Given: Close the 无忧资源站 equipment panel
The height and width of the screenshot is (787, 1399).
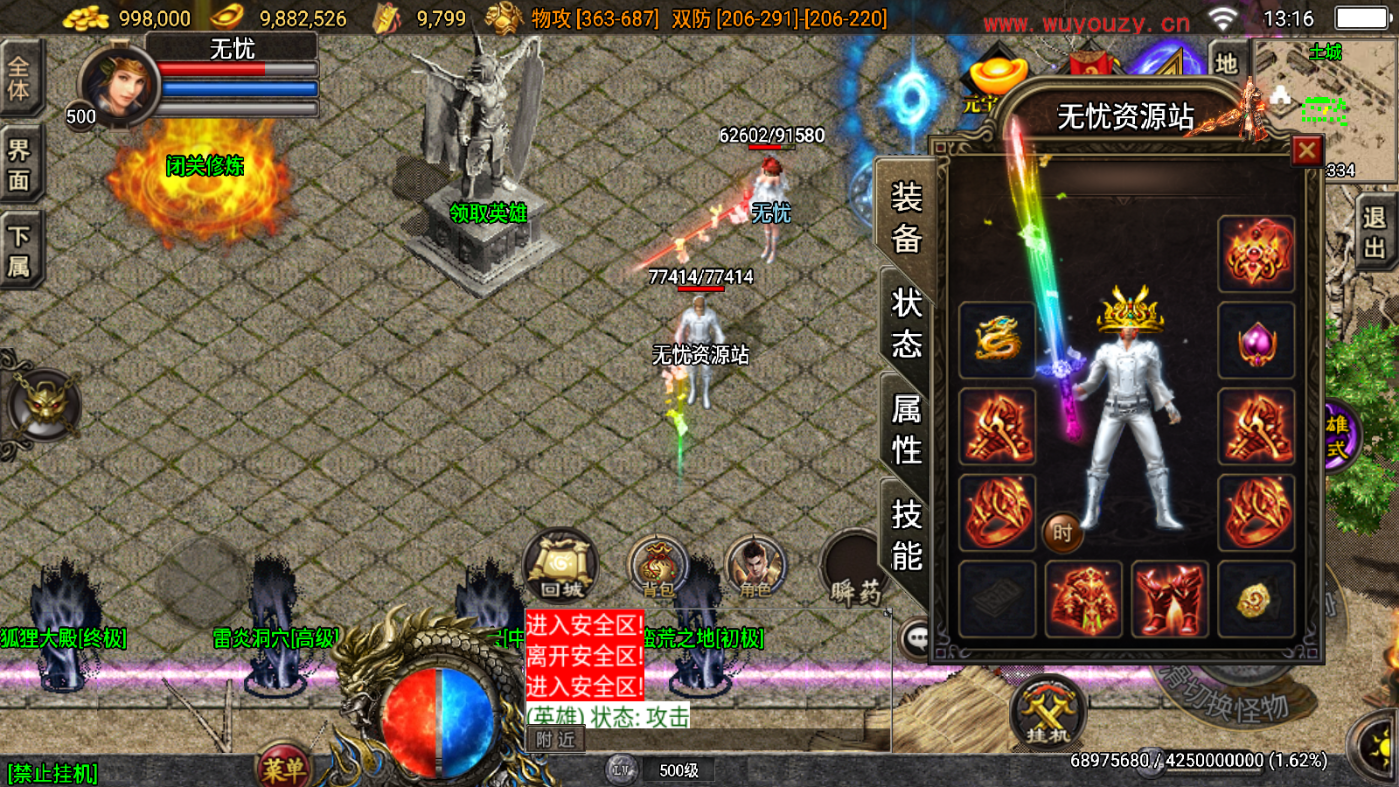Looking at the screenshot, I should (x=1306, y=150).
